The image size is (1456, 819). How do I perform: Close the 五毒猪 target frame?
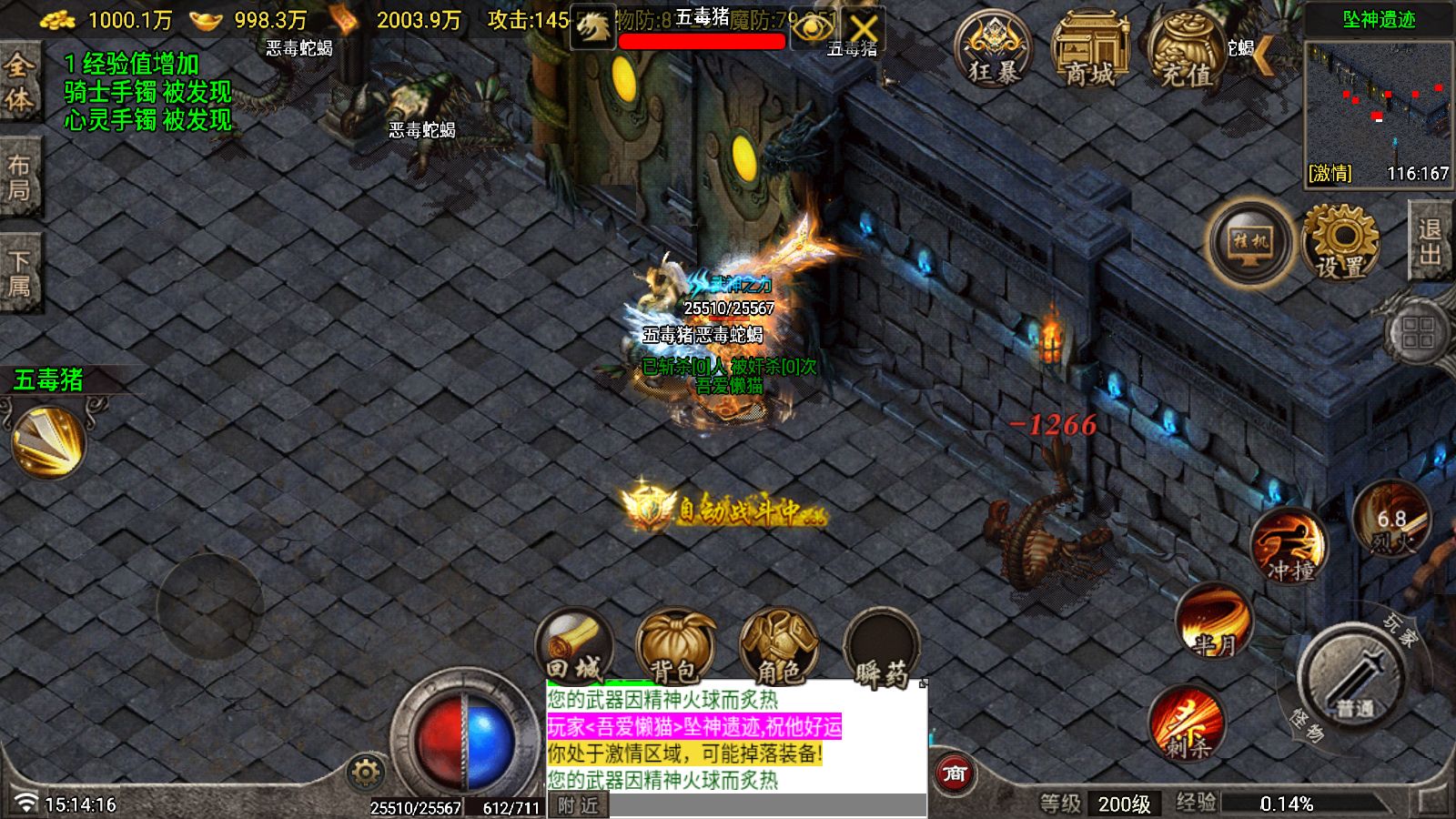pos(863,28)
